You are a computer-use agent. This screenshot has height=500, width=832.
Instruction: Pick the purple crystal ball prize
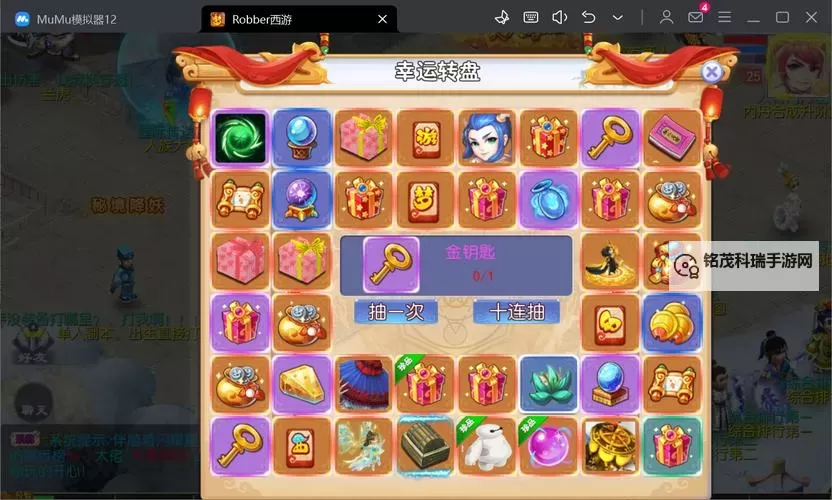point(301,199)
